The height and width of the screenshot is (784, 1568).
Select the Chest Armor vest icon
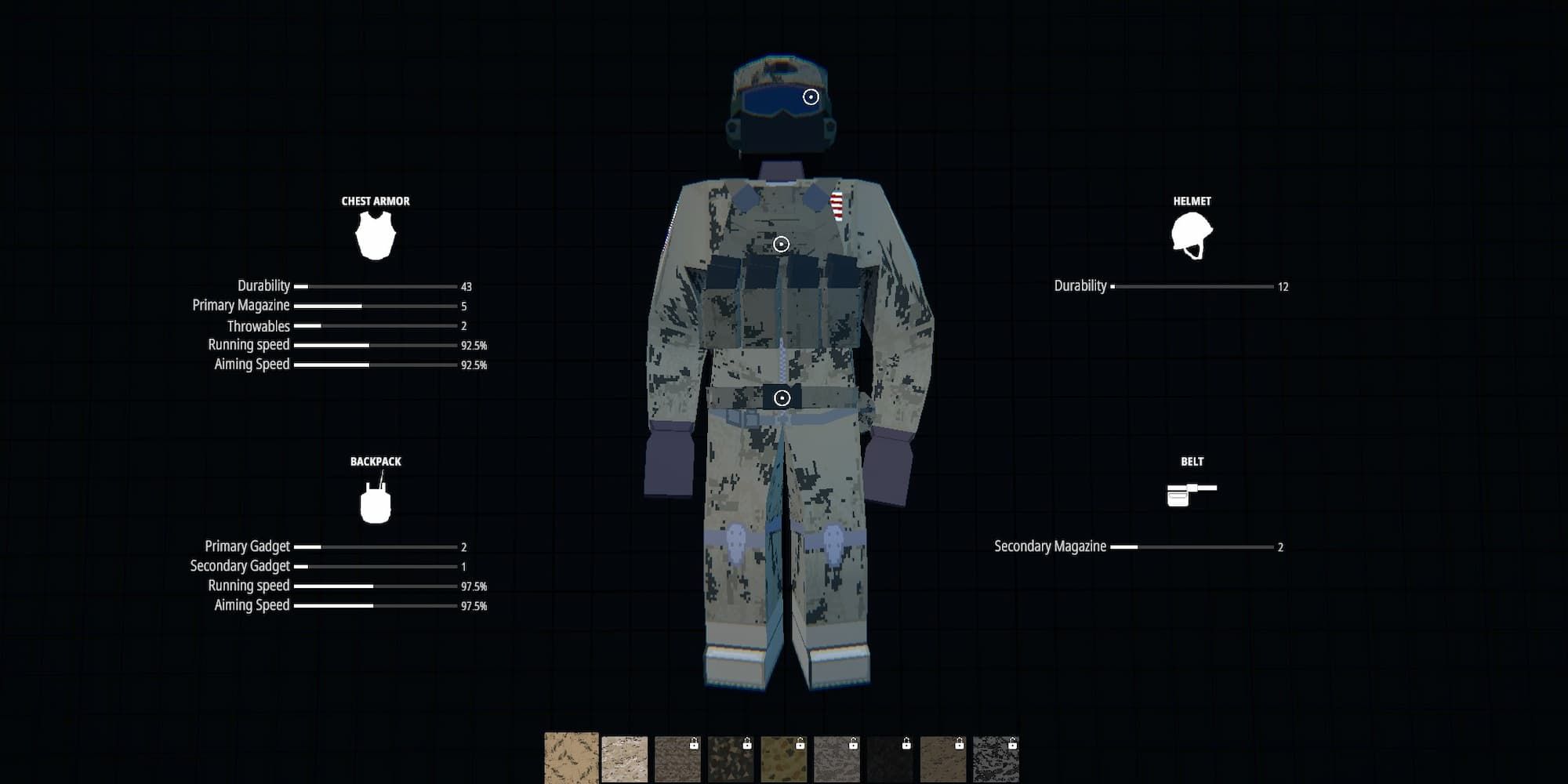375,236
